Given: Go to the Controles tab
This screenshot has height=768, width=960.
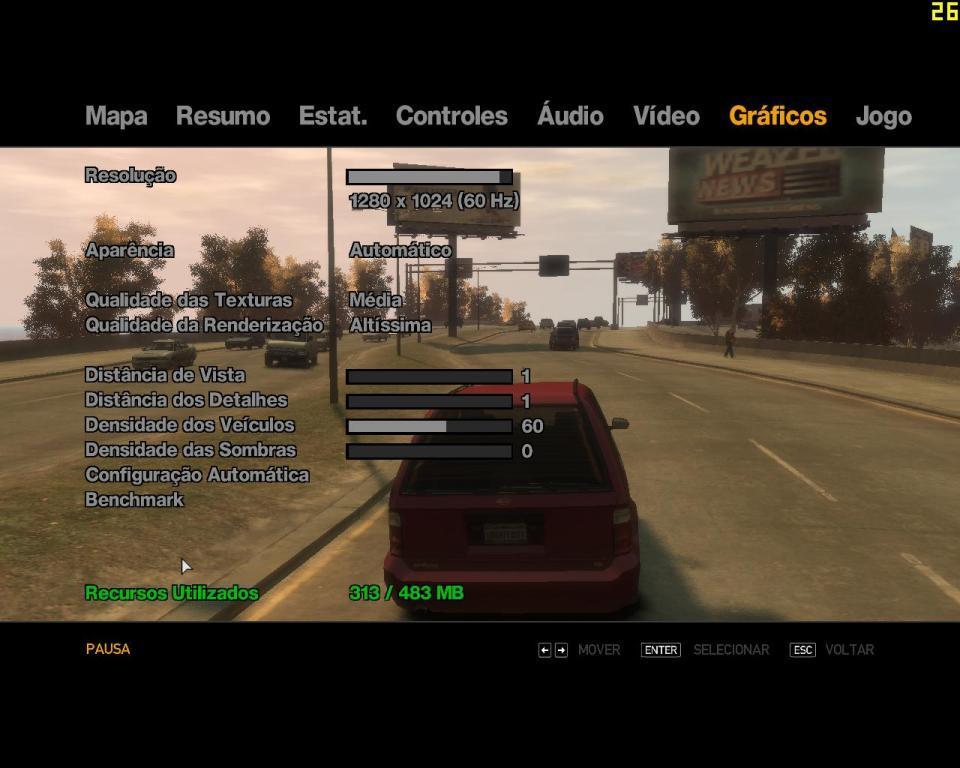Looking at the screenshot, I should 451,116.
